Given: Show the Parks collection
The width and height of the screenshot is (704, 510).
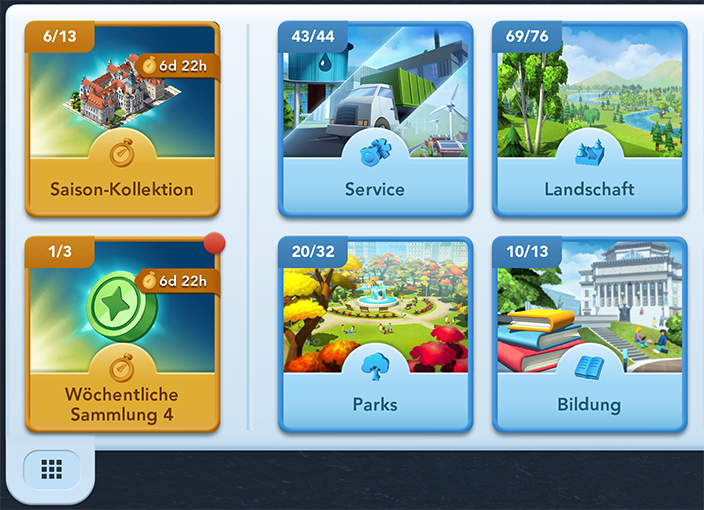Looking at the screenshot, I should [x=375, y=335].
